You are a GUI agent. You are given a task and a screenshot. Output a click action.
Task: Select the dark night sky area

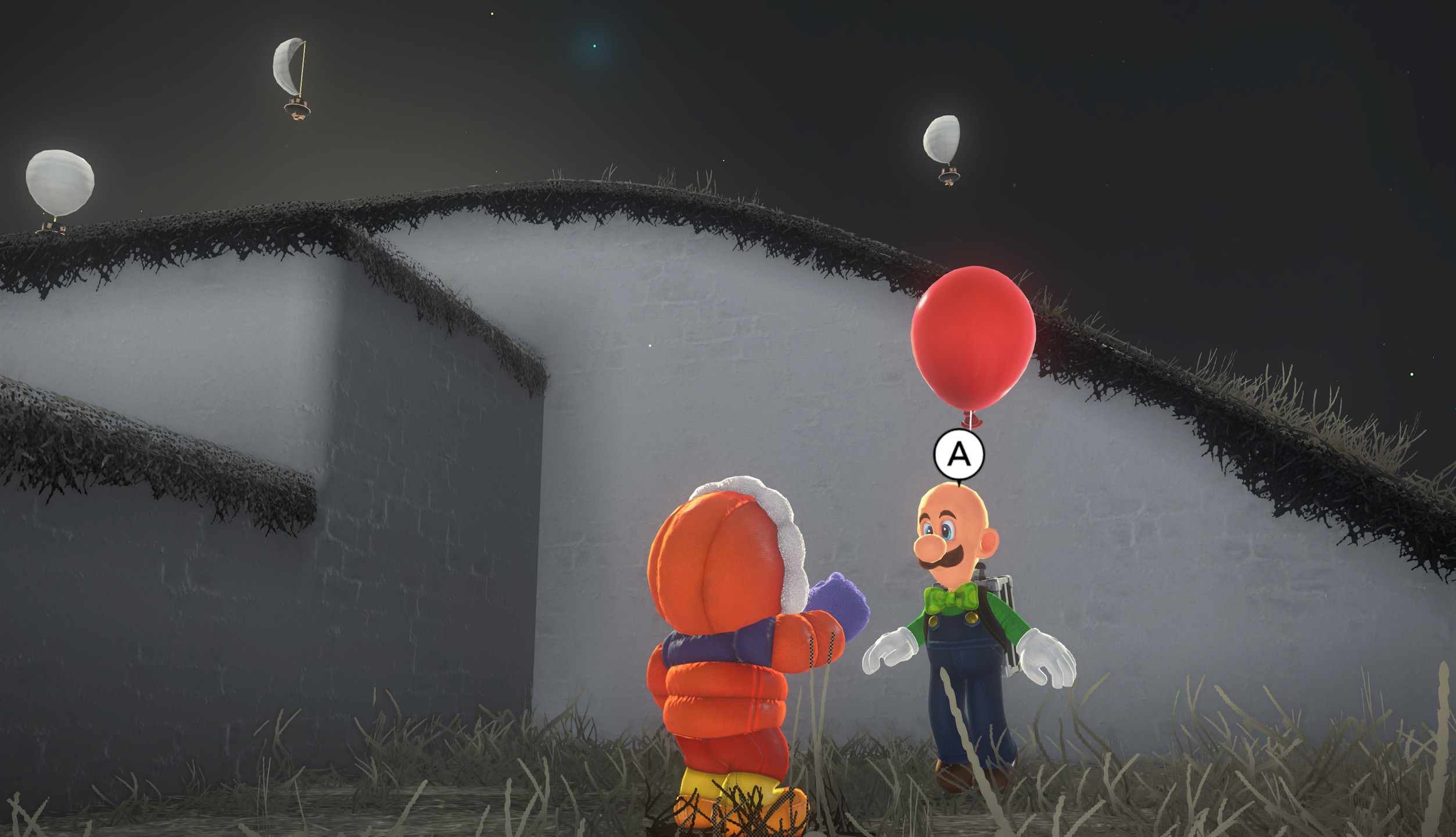pos(1220,87)
